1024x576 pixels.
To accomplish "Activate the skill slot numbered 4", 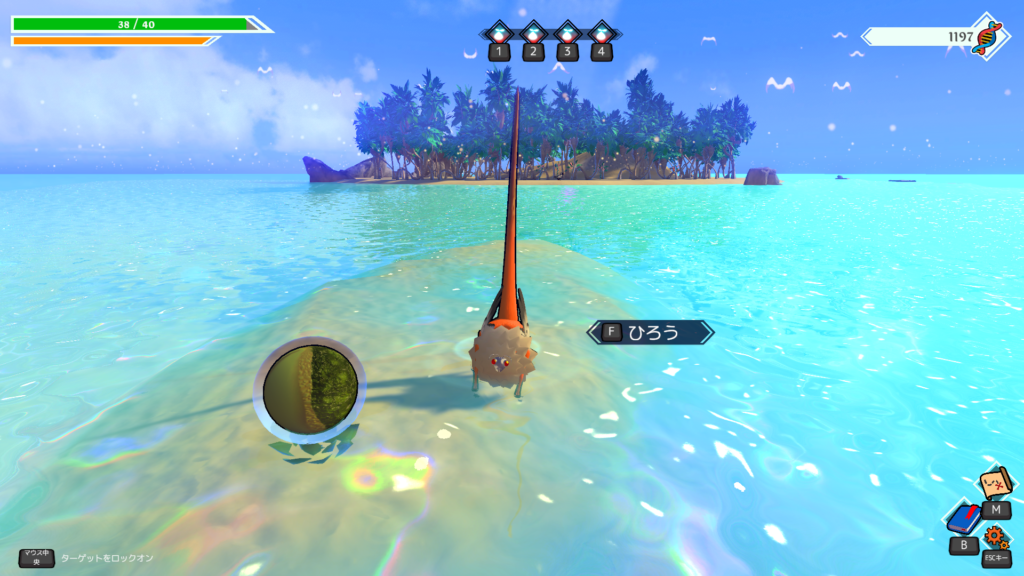I will [x=601, y=36].
